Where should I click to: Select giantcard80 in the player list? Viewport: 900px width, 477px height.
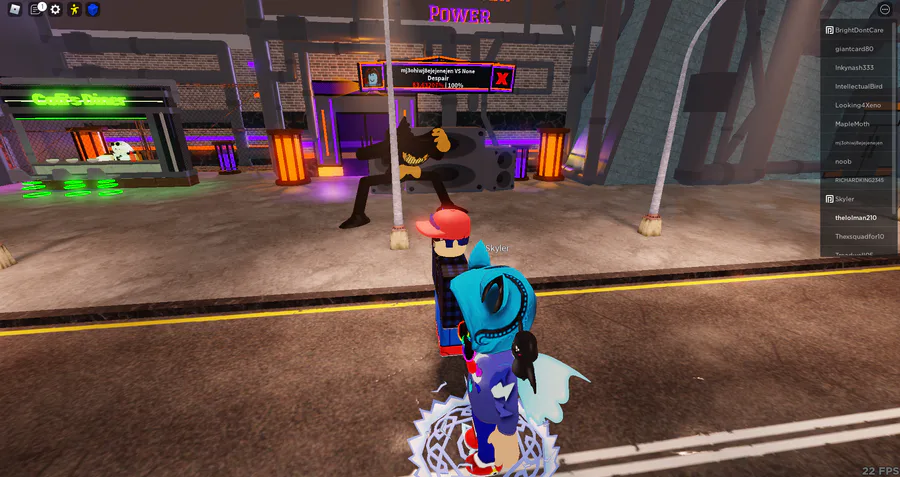tap(854, 48)
